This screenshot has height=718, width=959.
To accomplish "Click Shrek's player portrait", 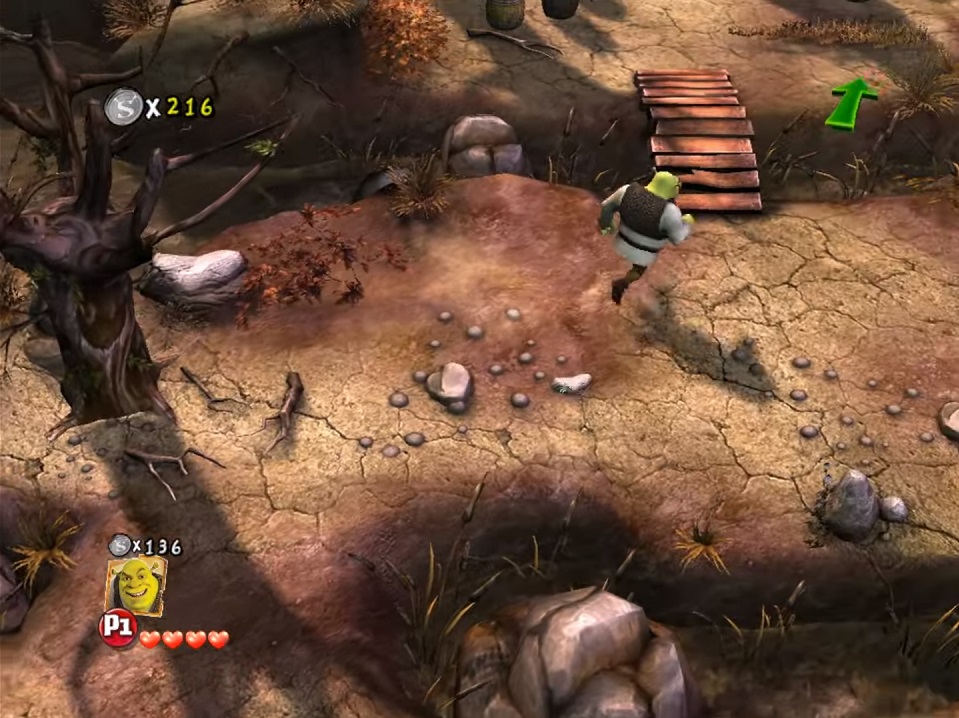I will (x=136, y=586).
